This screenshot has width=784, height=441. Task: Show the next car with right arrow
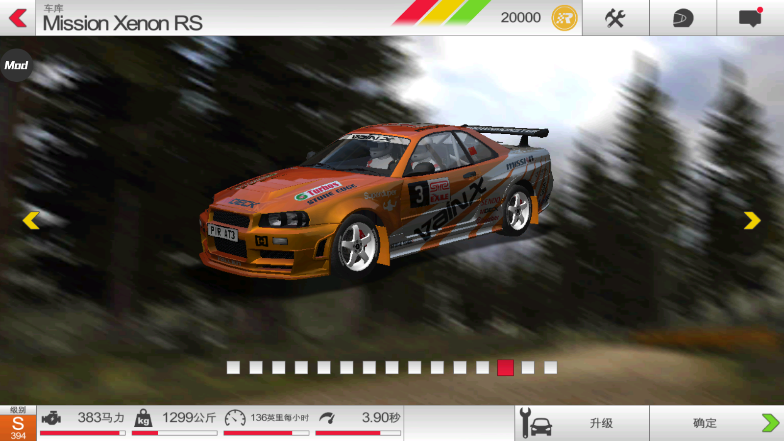[752, 220]
